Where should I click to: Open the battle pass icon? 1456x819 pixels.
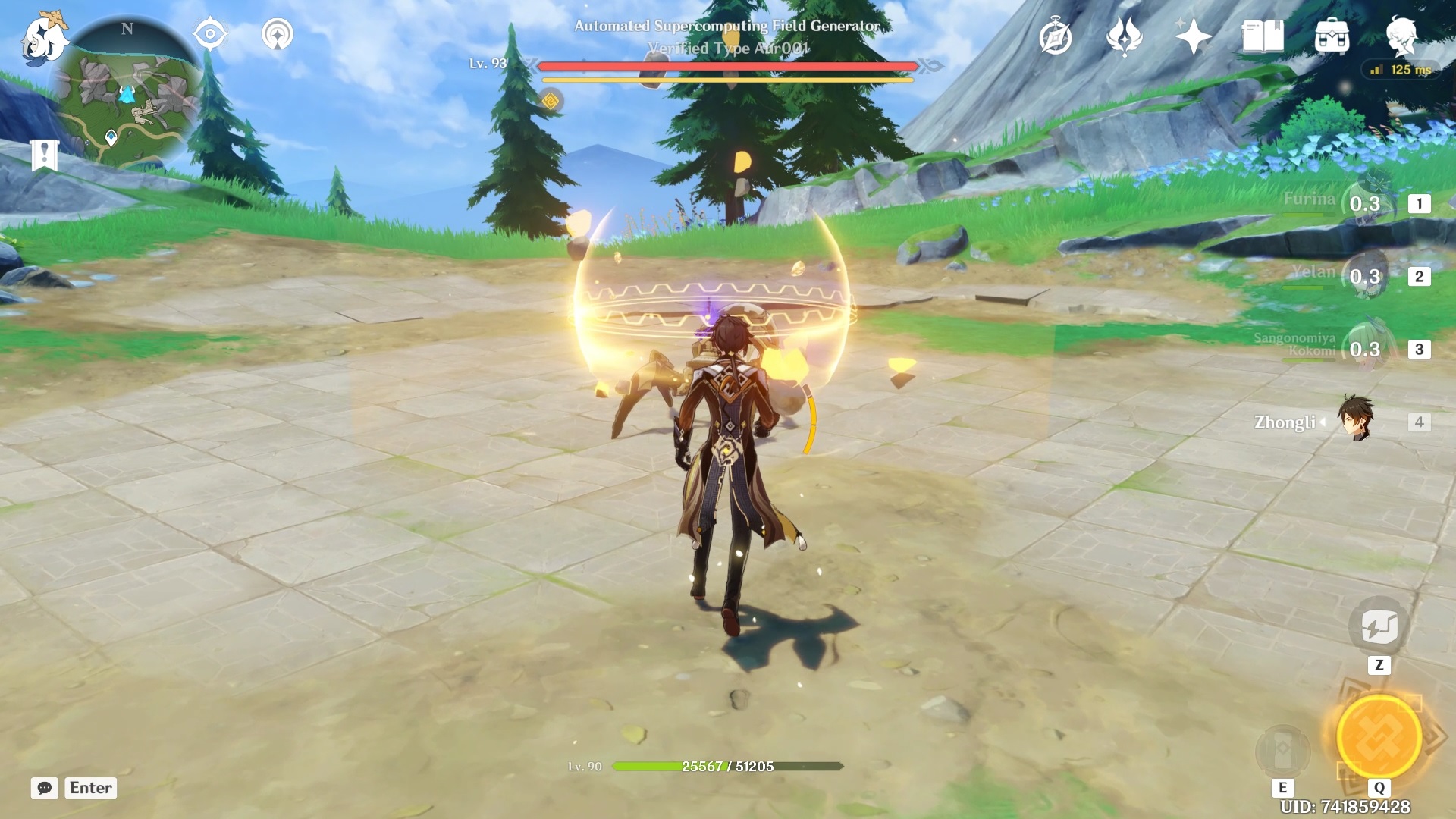coord(1125,36)
